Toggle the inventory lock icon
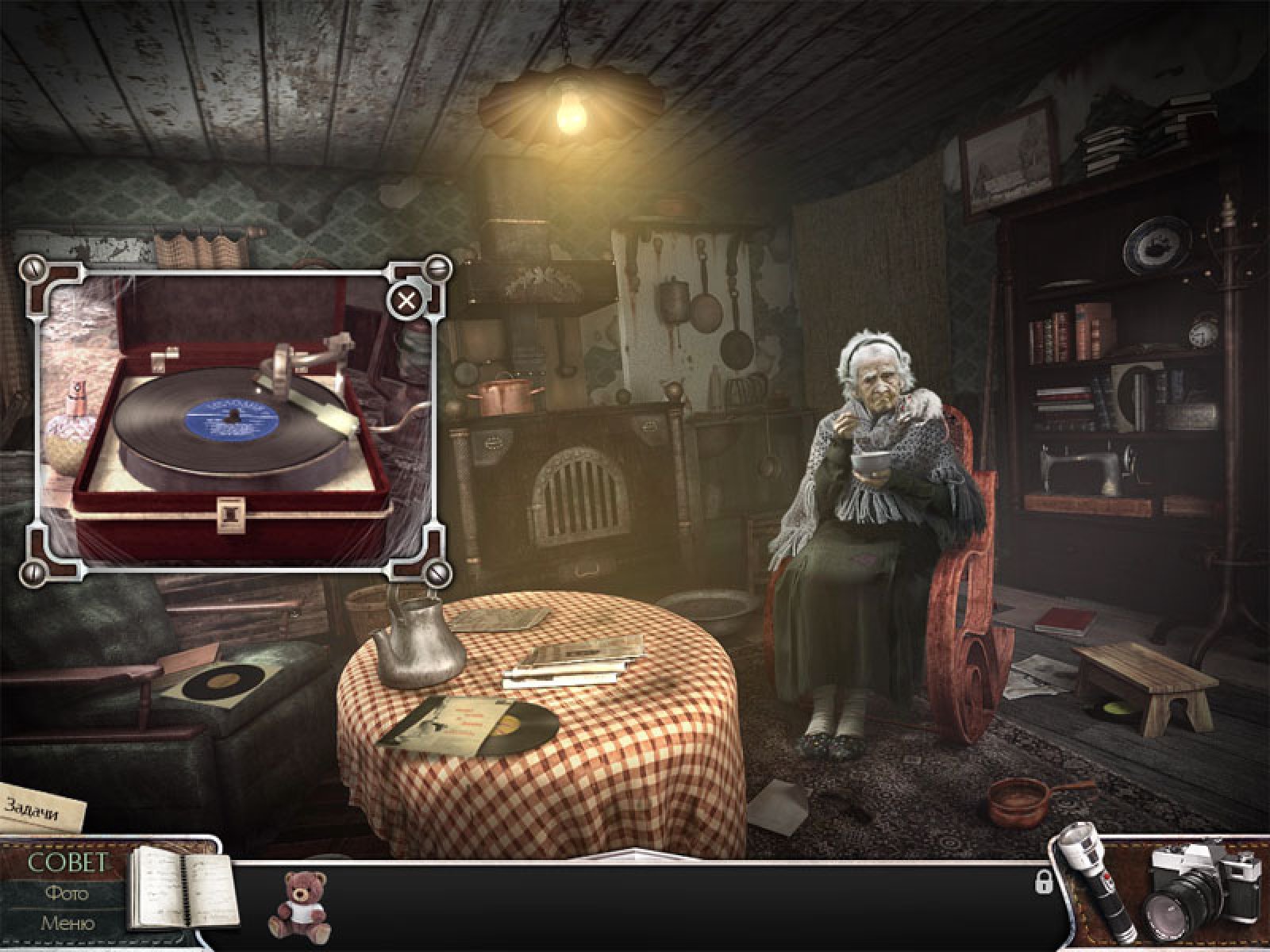 [1043, 881]
